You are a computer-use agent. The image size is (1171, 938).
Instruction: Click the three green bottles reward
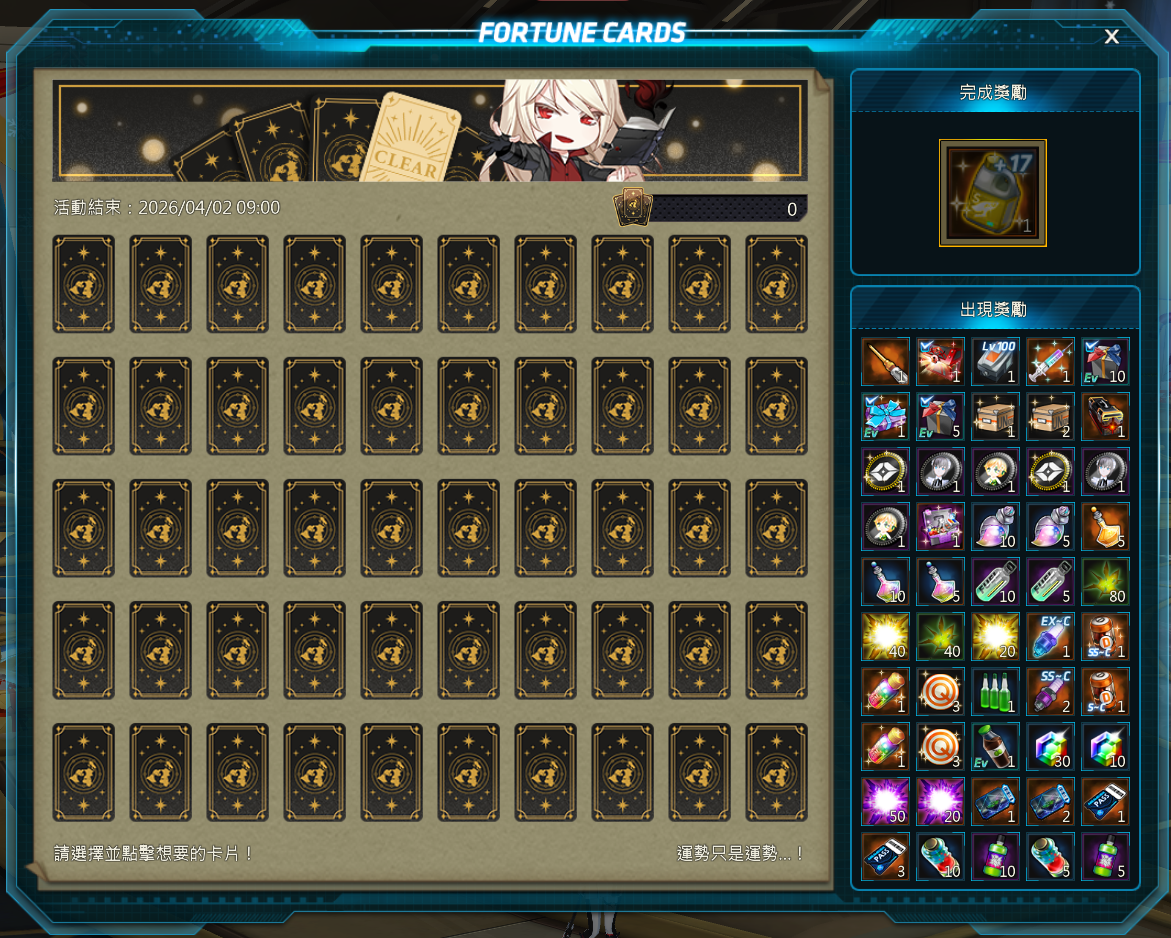coord(995,691)
